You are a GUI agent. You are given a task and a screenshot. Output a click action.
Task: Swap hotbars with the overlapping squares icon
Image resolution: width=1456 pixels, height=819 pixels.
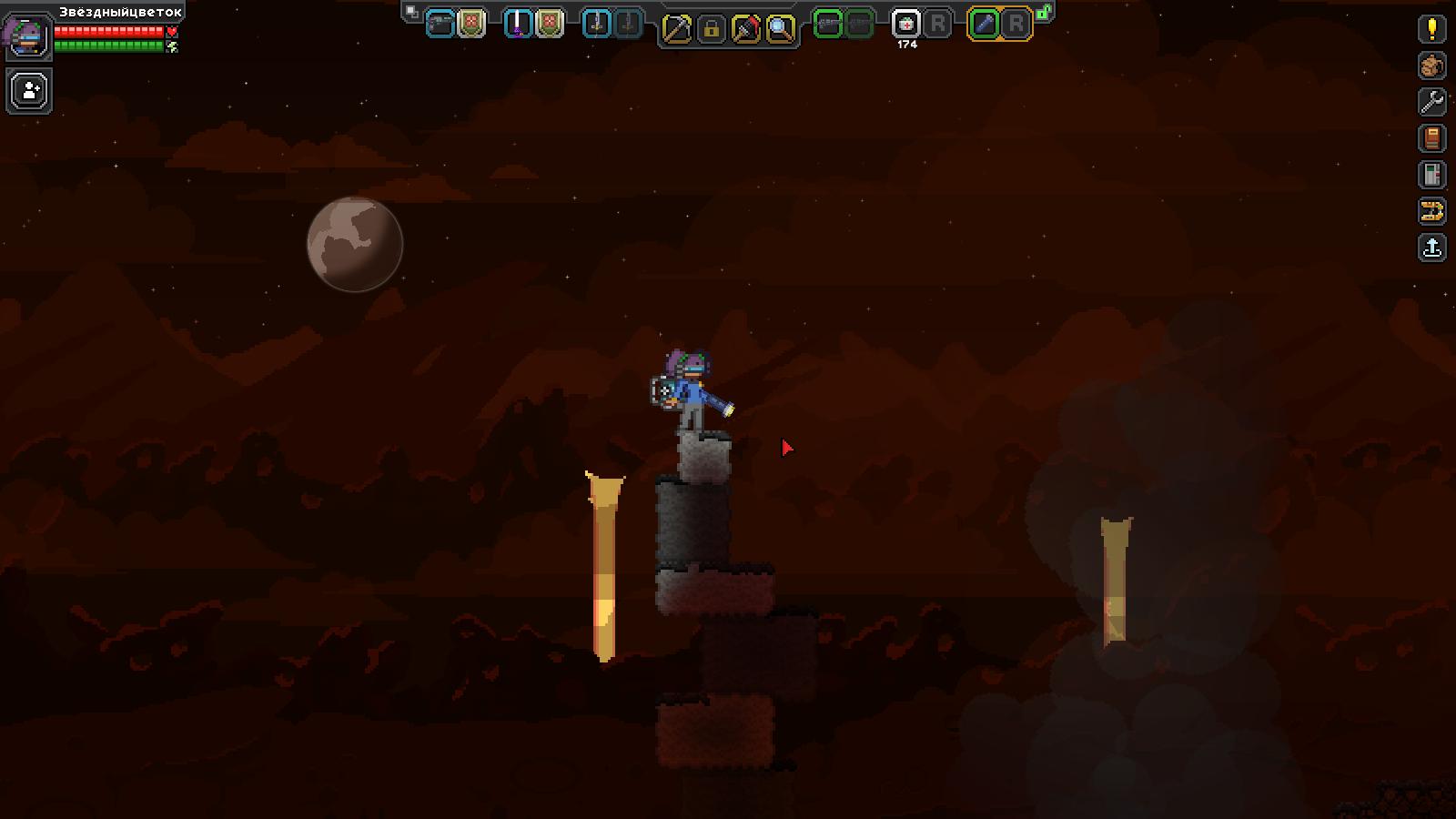[412, 12]
